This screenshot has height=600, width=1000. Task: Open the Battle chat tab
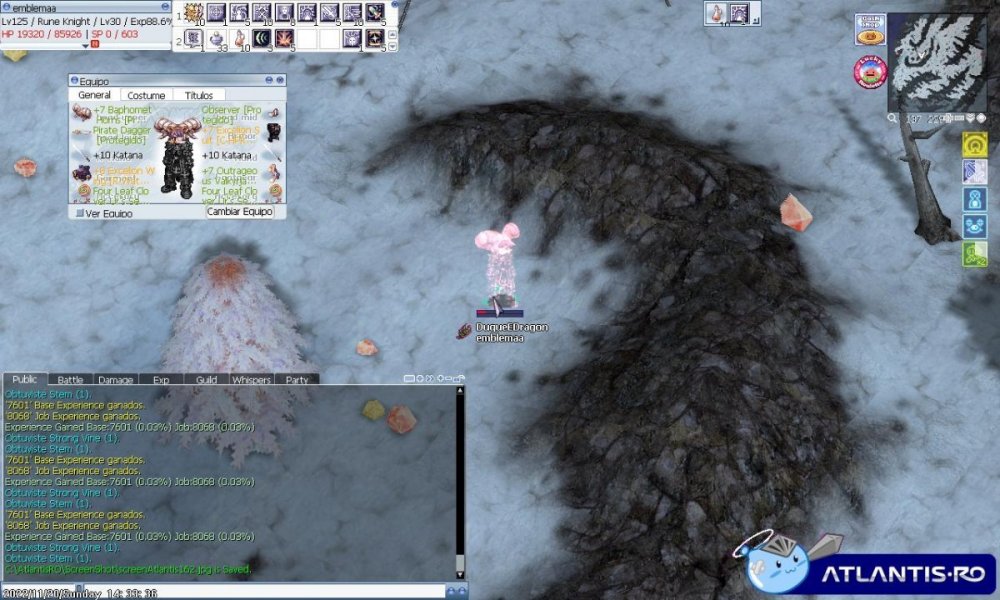click(70, 380)
